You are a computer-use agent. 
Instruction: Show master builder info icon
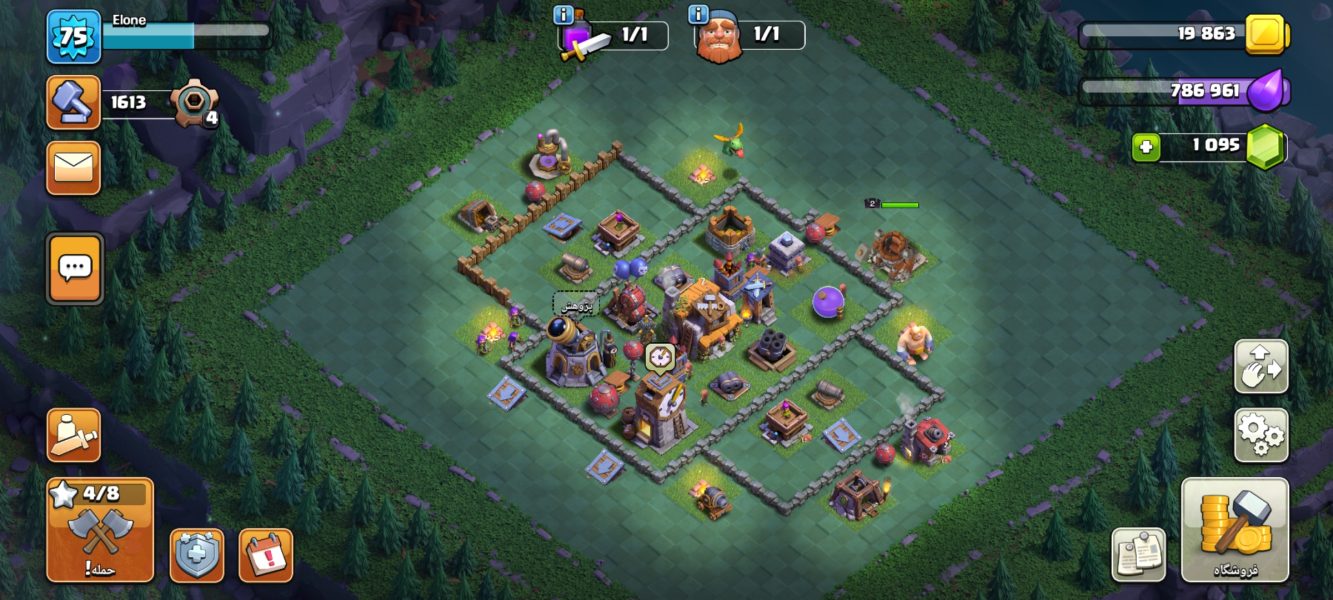click(698, 15)
